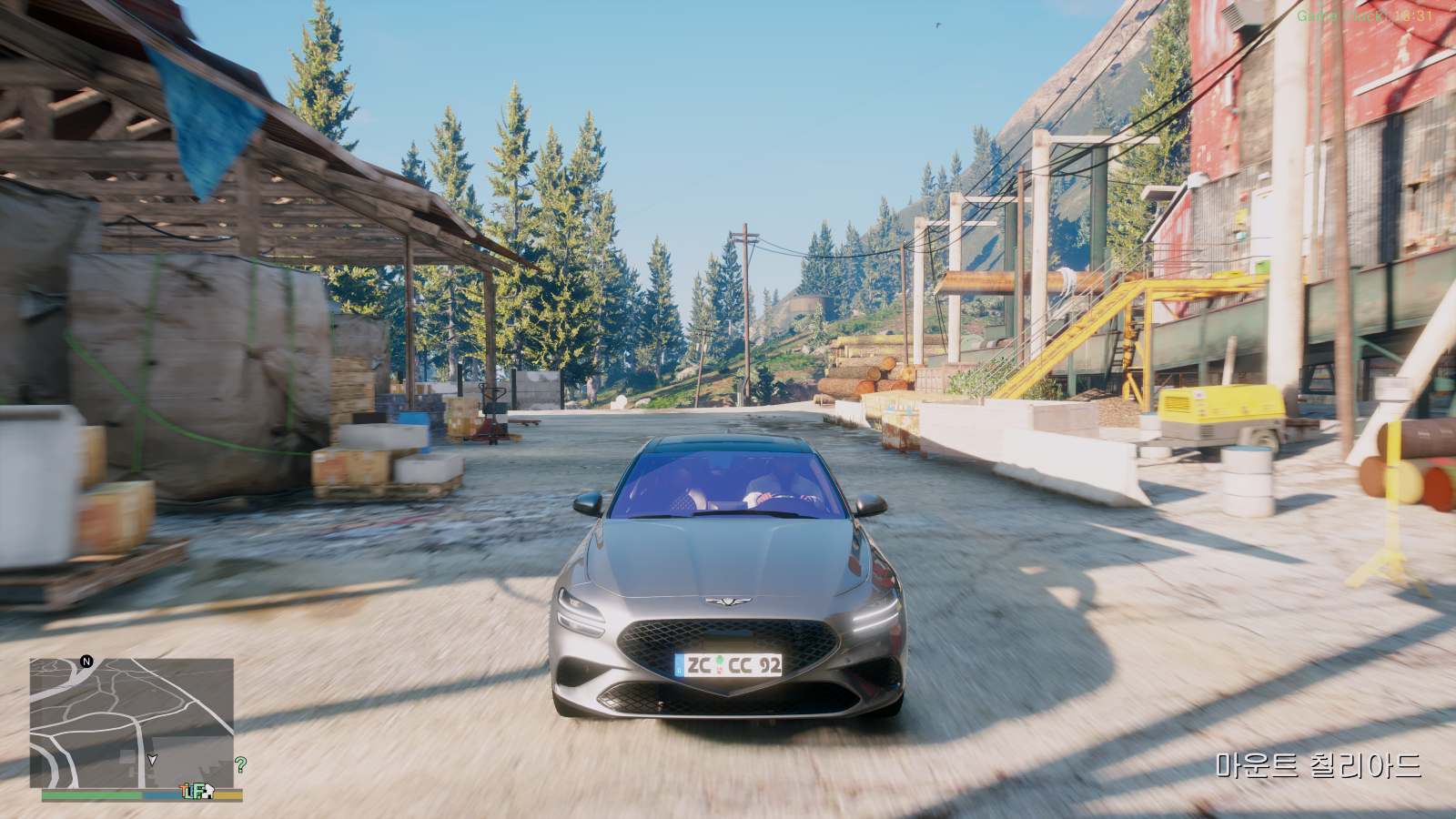Screen dimensions: 1456x819
Task: Select the orange letter T blip
Action: [186, 791]
